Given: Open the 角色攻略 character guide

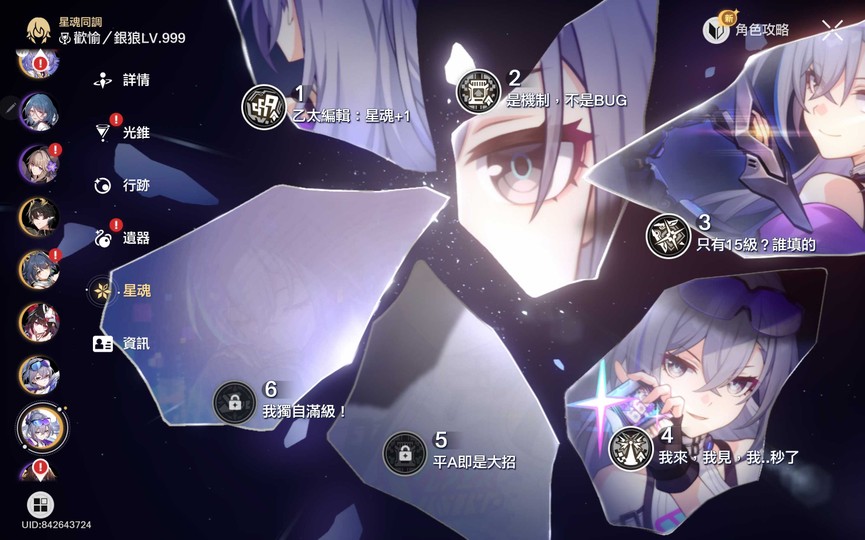Looking at the screenshot, I should pos(750,30).
